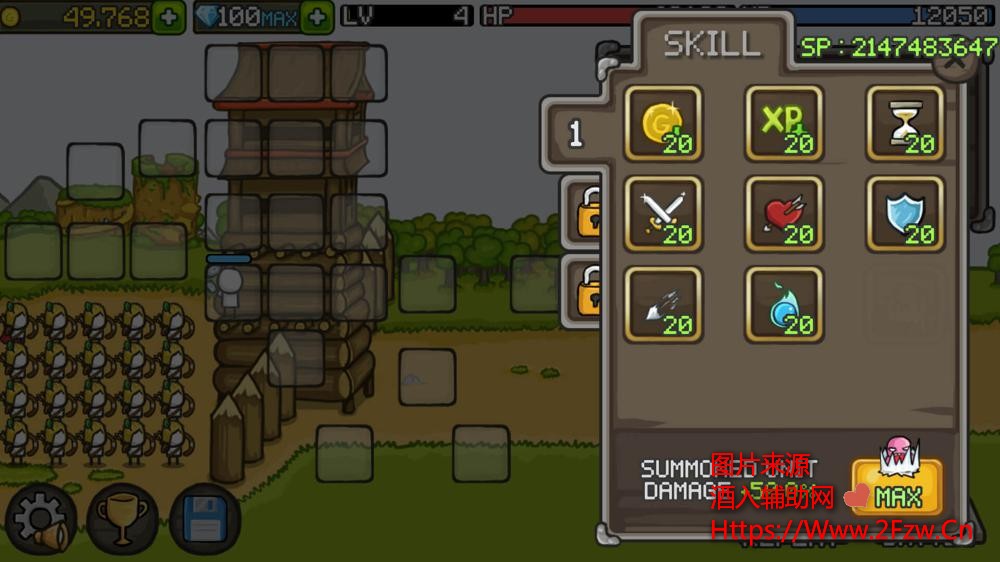Close the Skill panel
Image resolution: width=1000 pixels, height=562 pixels.
pyautogui.click(x=955, y=60)
